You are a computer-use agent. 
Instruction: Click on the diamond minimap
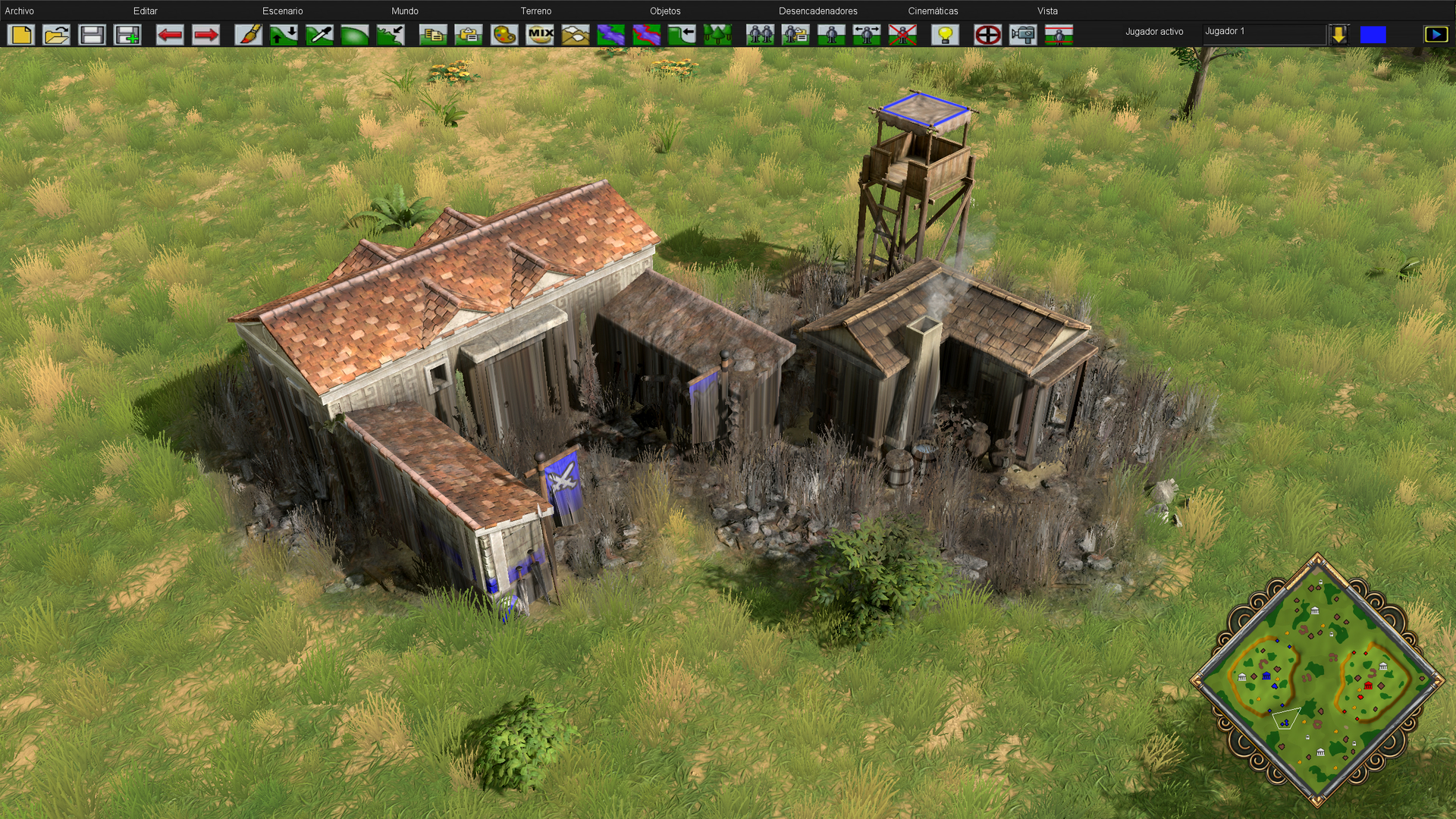[1317, 680]
